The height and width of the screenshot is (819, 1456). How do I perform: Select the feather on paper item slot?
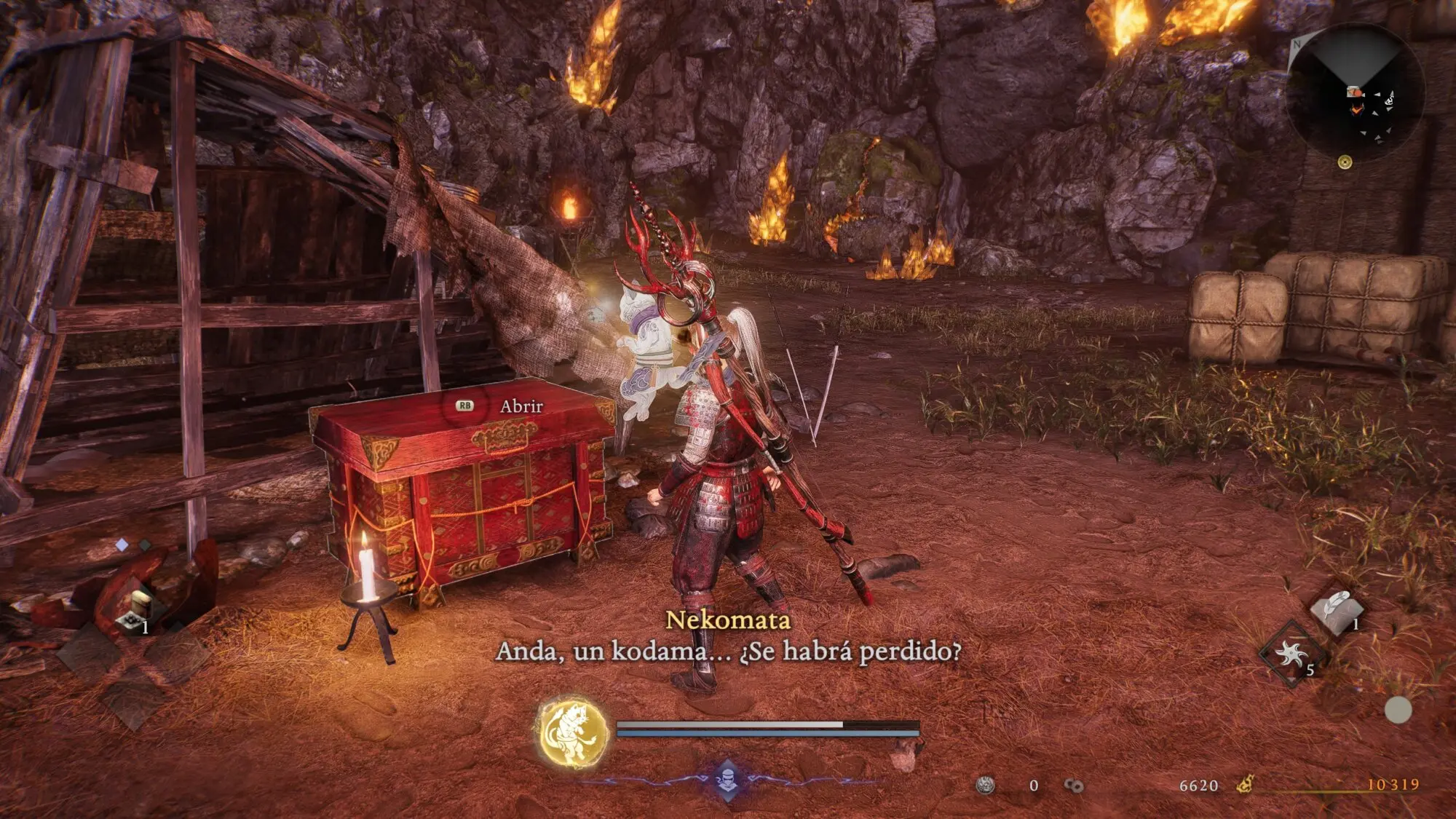(x=1336, y=608)
